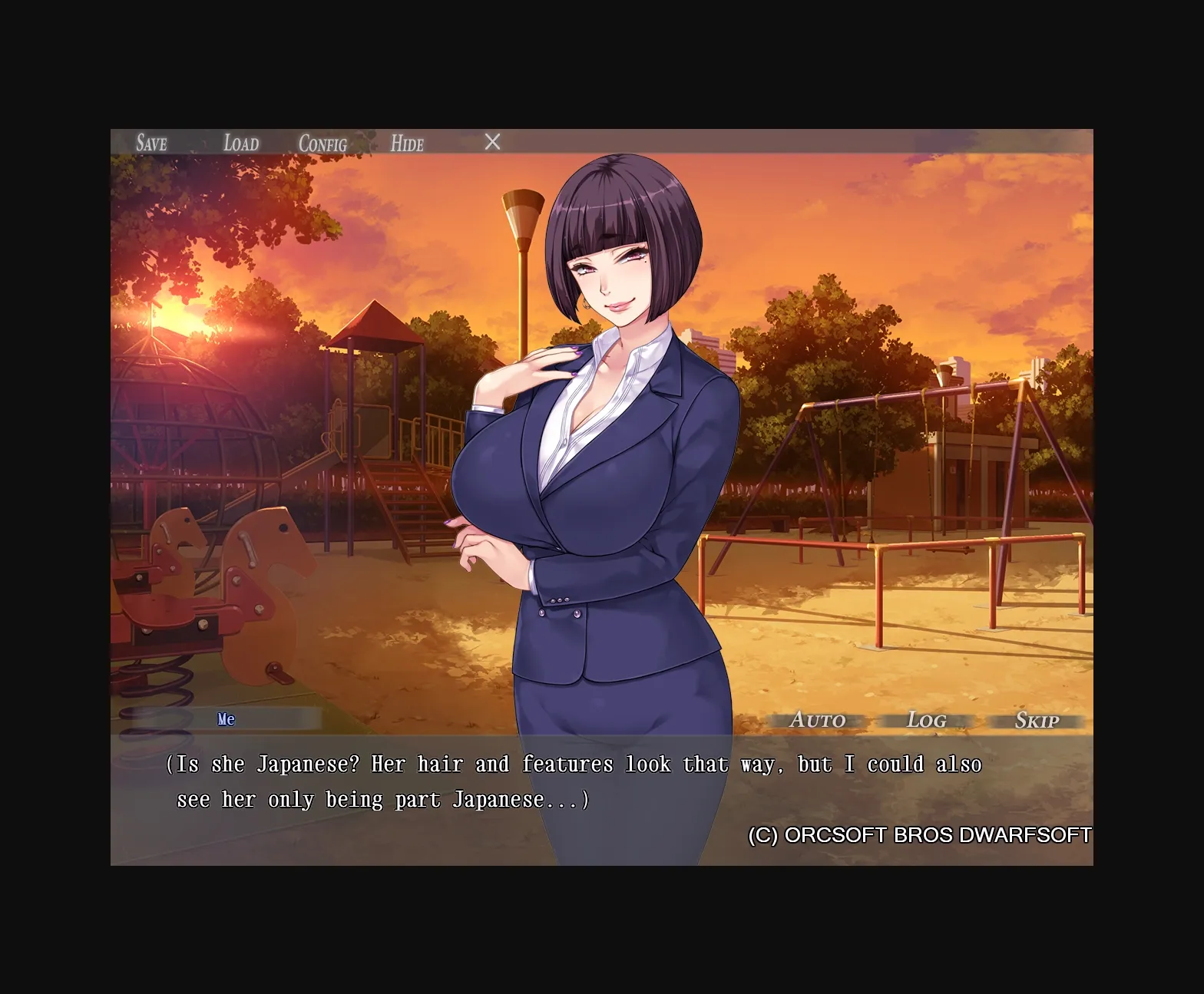Enable Auto mode for dialogue
The width and height of the screenshot is (1204, 994).
817,720
